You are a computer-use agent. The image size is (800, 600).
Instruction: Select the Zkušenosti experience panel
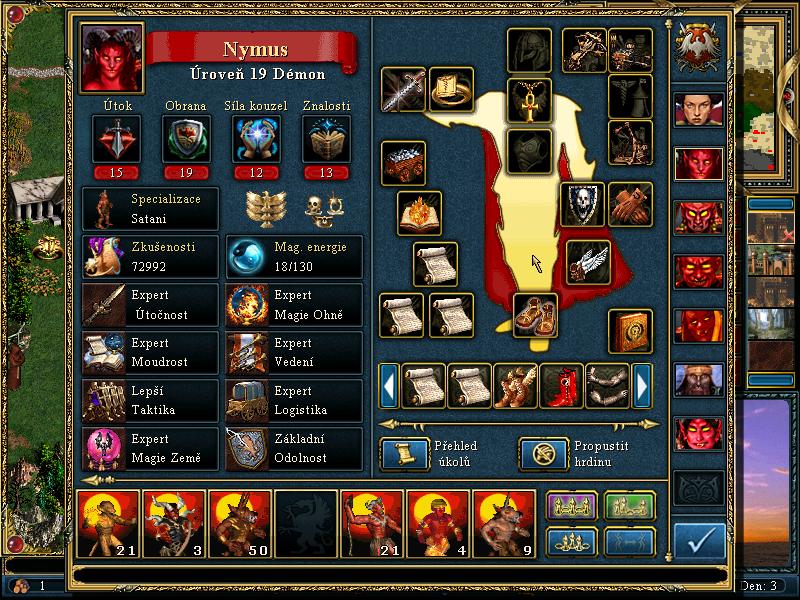(150, 257)
